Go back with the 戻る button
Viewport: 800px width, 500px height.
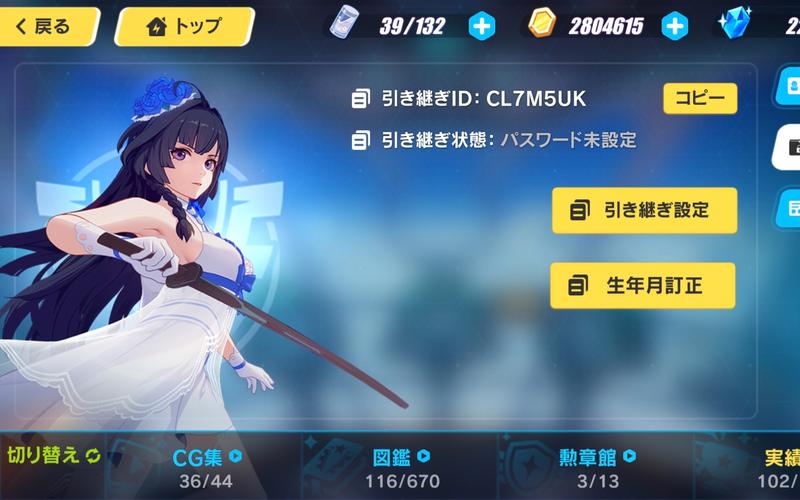(x=50, y=27)
